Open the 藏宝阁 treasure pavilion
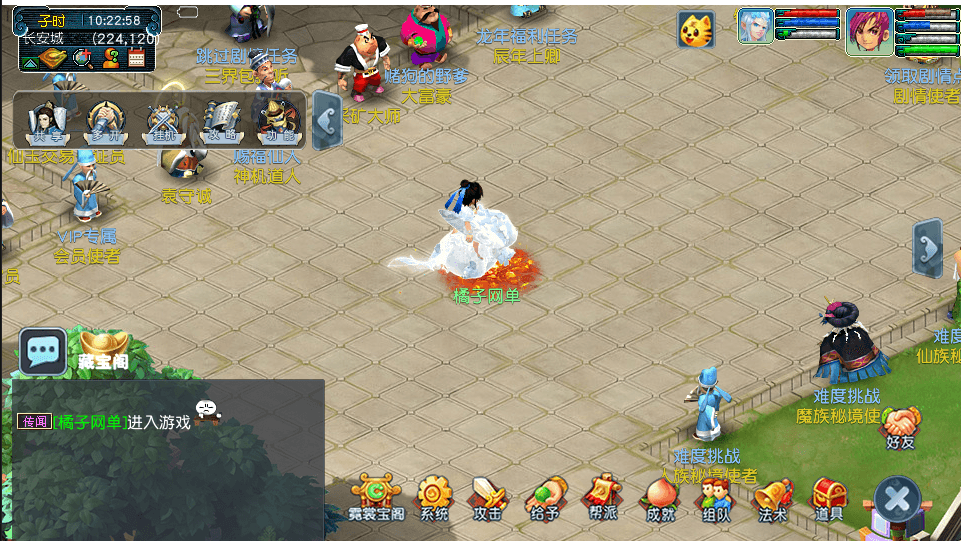The height and width of the screenshot is (541, 961). tap(104, 349)
